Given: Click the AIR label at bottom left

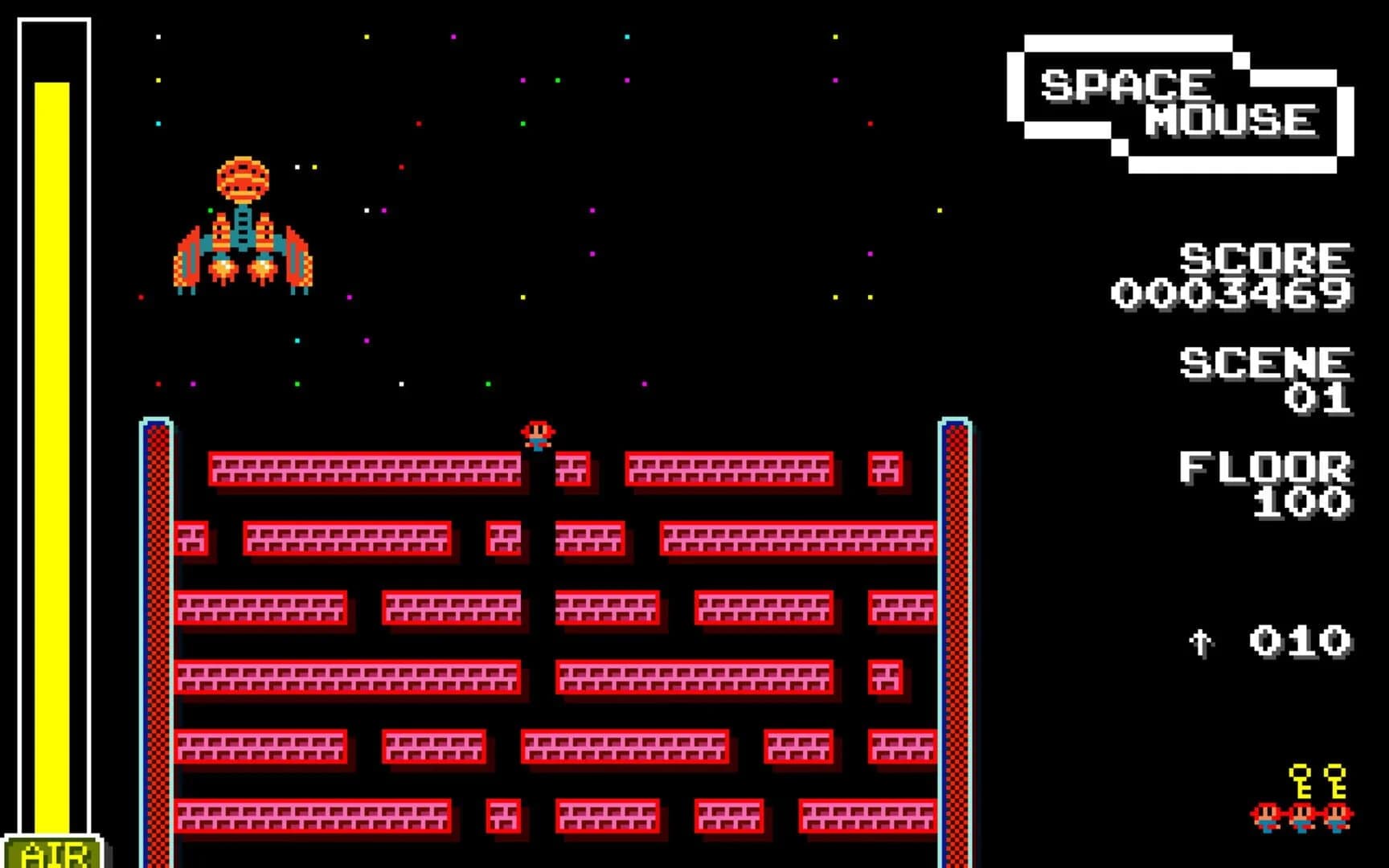Looking at the screenshot, I should click(x=55, y=850).
